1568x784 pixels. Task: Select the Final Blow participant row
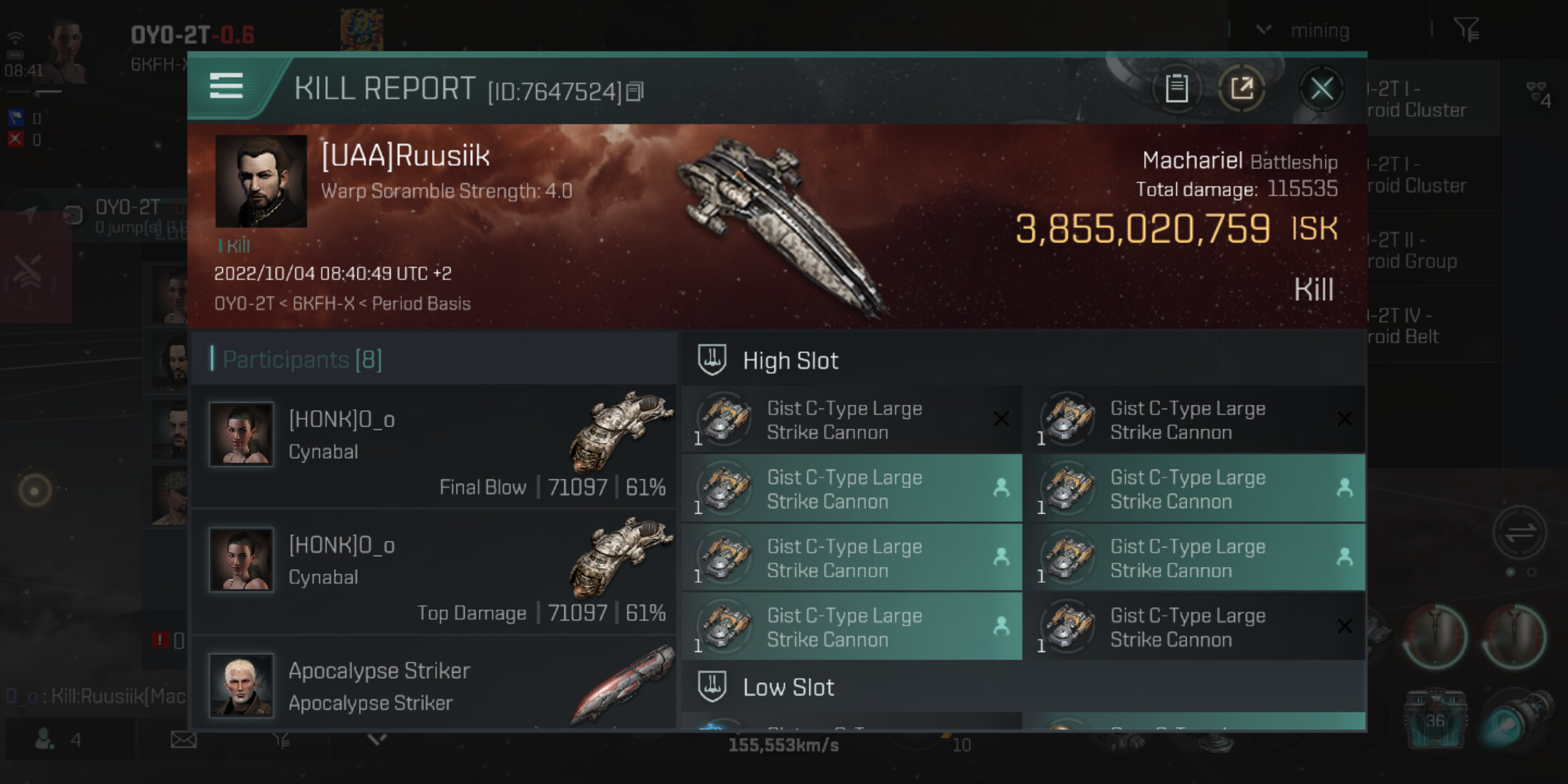pyautogui.click(x=436, y=446)
